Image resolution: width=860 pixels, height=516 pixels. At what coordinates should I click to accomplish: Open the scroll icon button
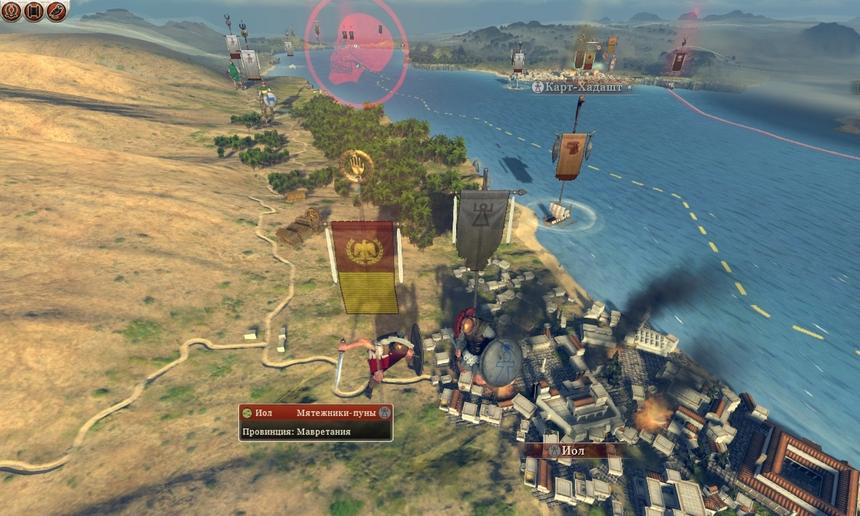pos(34,11)
